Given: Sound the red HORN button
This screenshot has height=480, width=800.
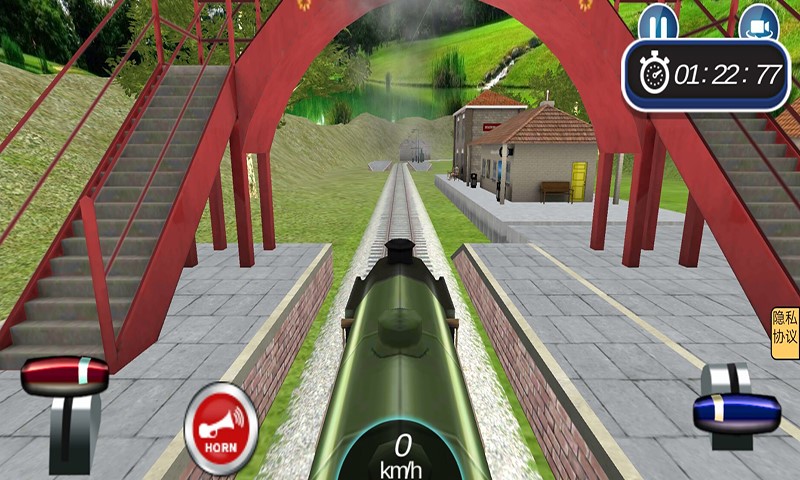Looking at the screenshot, I should click(x=221, y=427).
